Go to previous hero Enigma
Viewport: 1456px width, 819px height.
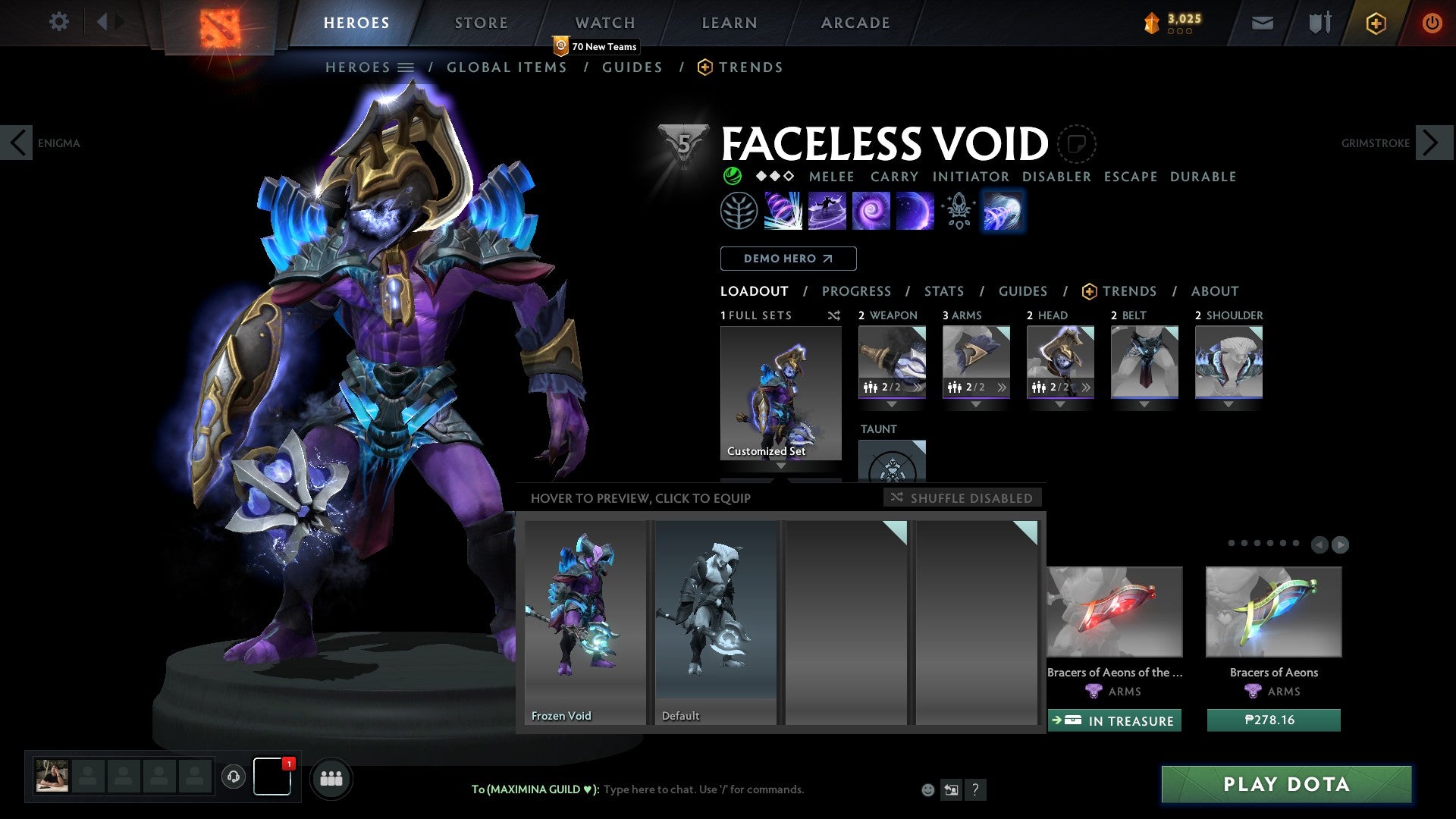point(17,143)
